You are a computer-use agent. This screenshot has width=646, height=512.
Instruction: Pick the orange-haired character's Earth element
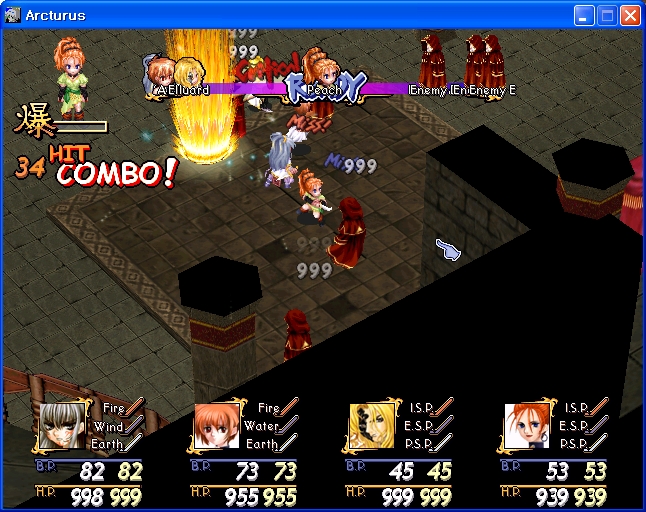(265, 444)
